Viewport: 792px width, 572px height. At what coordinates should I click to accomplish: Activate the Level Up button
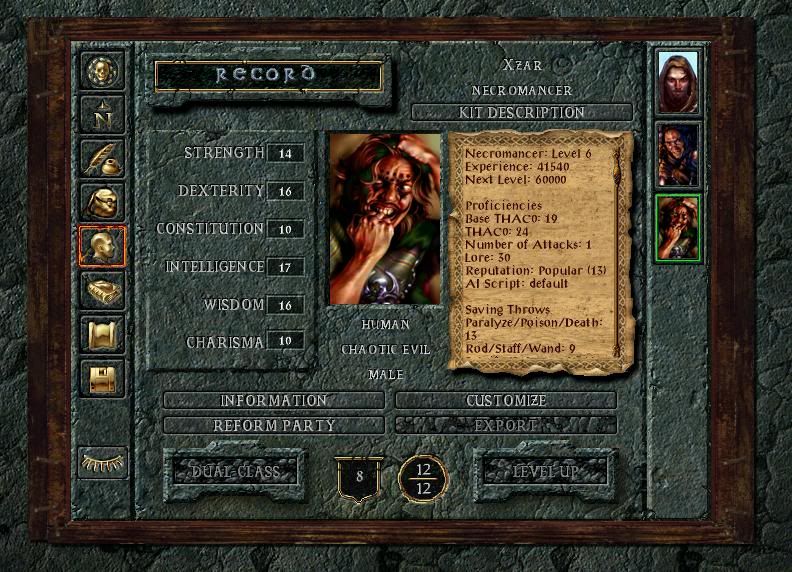coord(546,471)
